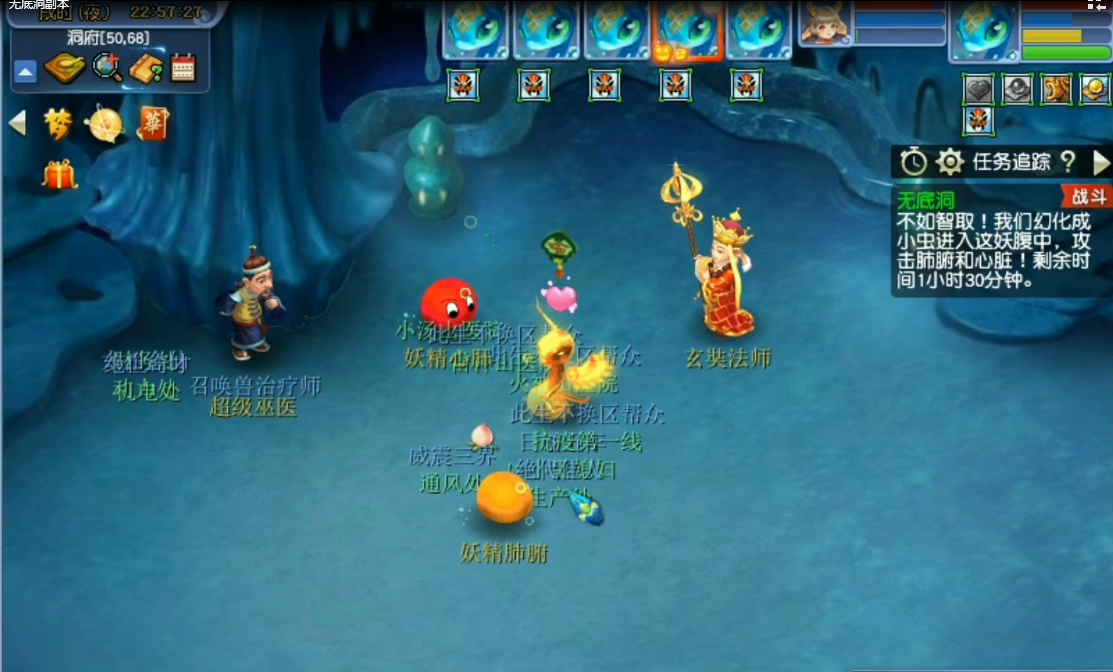
Task: Open the golden 梦 icon
Action: tap(59, 123)
